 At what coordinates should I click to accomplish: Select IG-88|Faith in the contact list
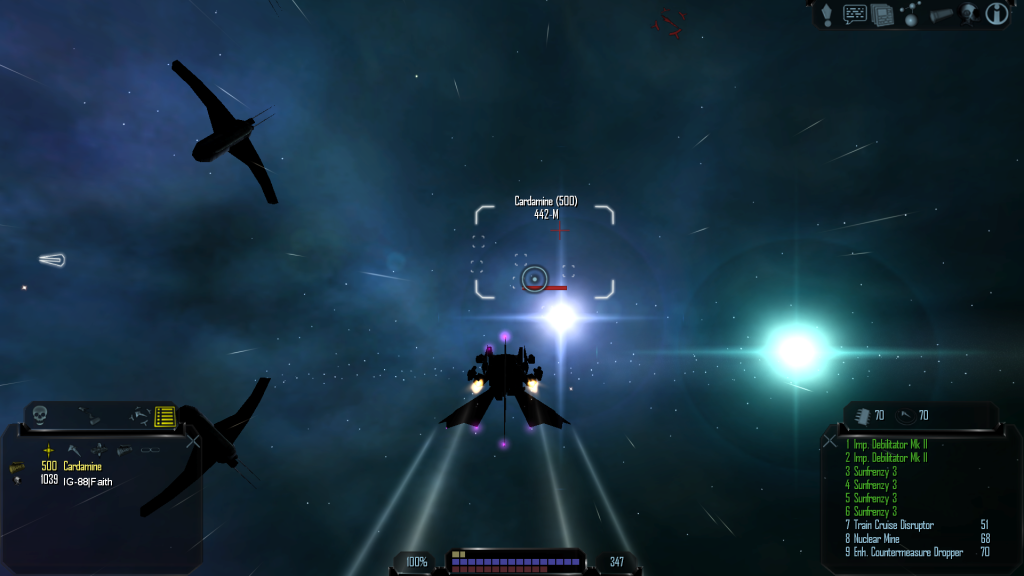(x=87, y=481)
